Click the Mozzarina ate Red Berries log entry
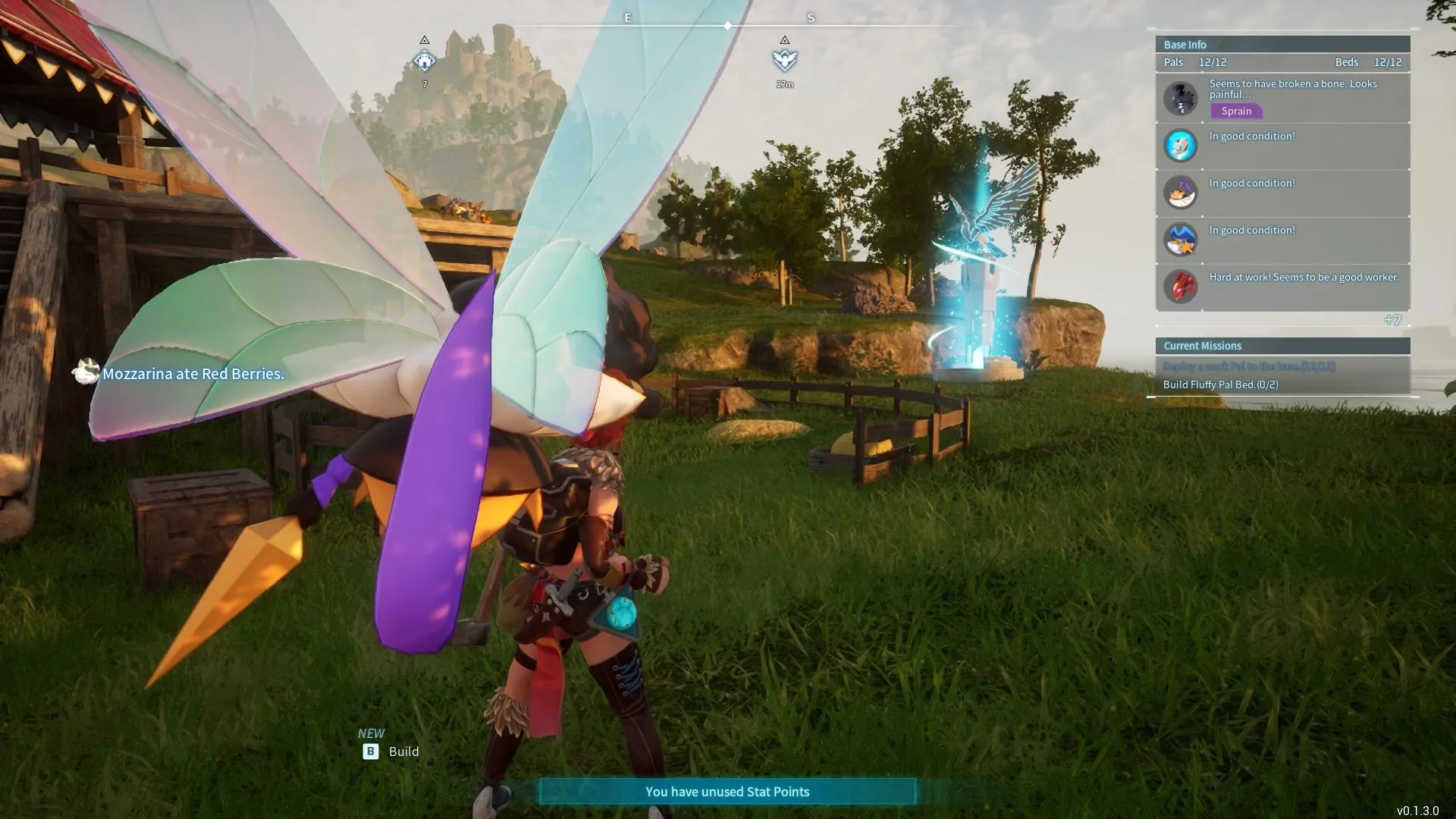The height and width of the screenshot is (819, 1456). pos(193,374)
